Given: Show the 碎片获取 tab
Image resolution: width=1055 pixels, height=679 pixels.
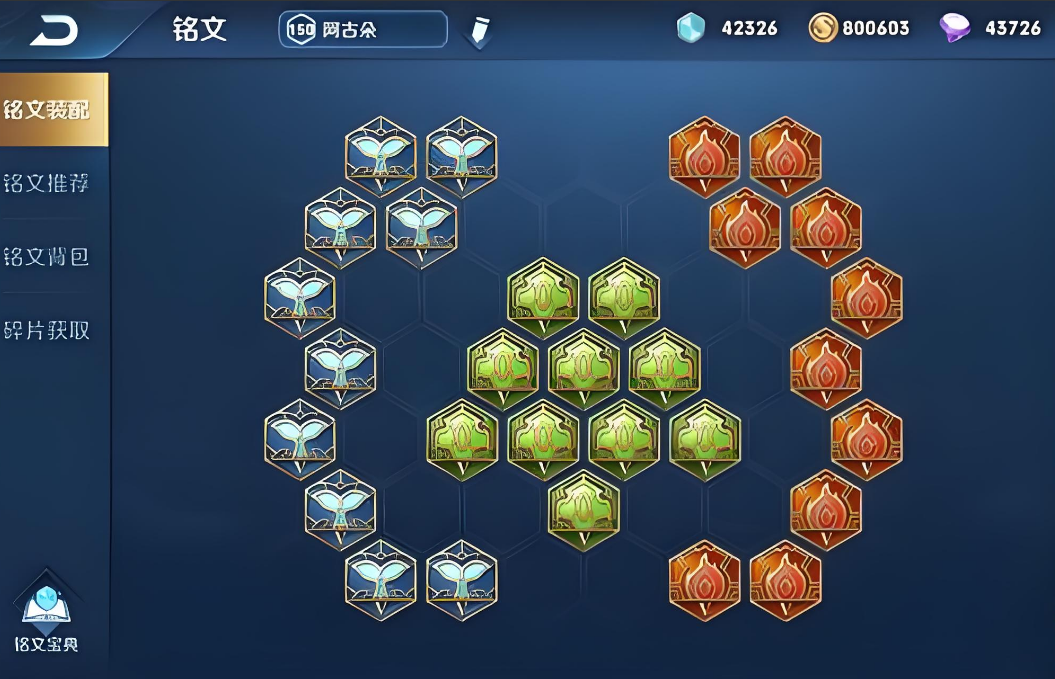Looking at the screenshot, I should 48,330.
